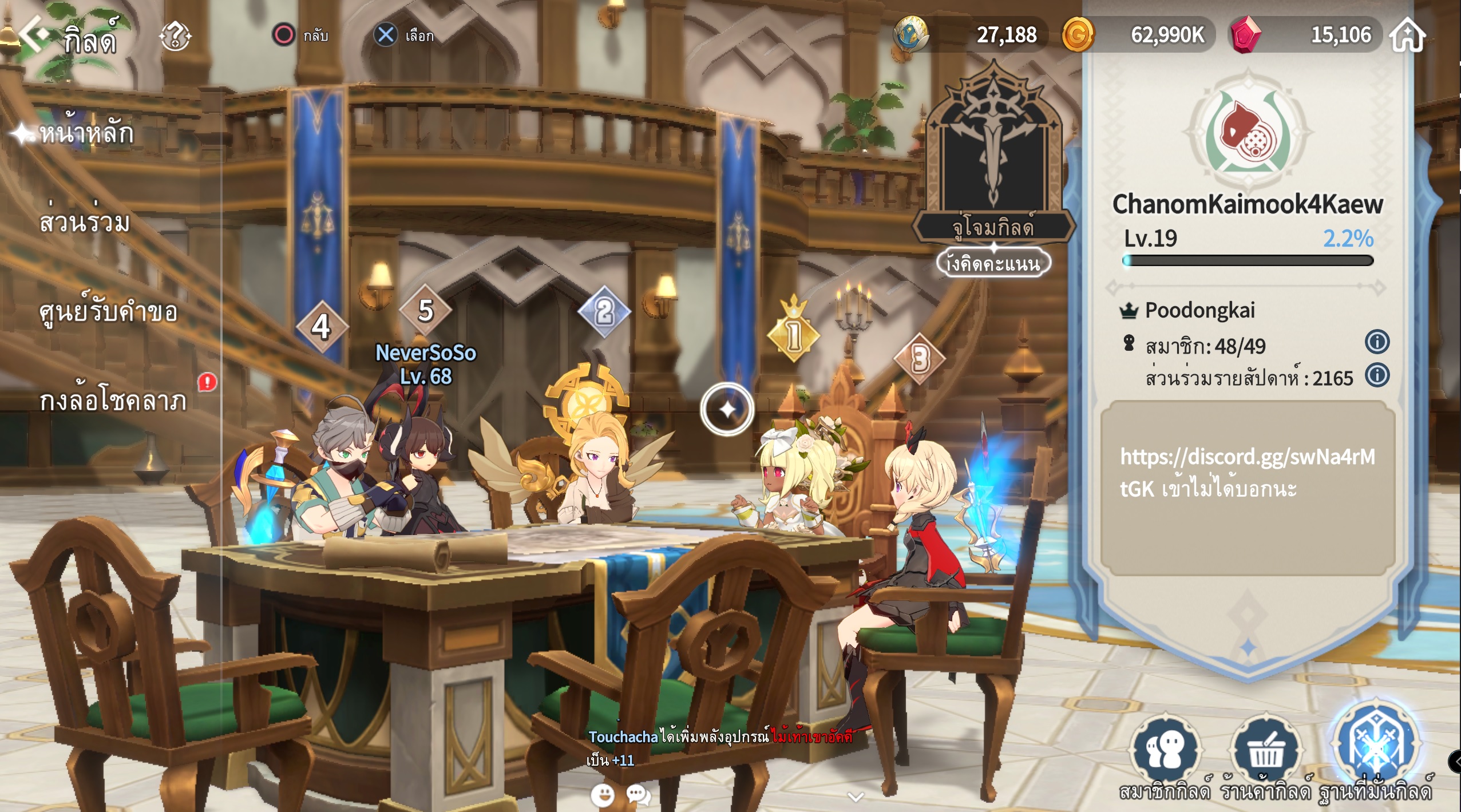Click the gold coin currency icon

pyautogui.click(x=1078, y=35)
